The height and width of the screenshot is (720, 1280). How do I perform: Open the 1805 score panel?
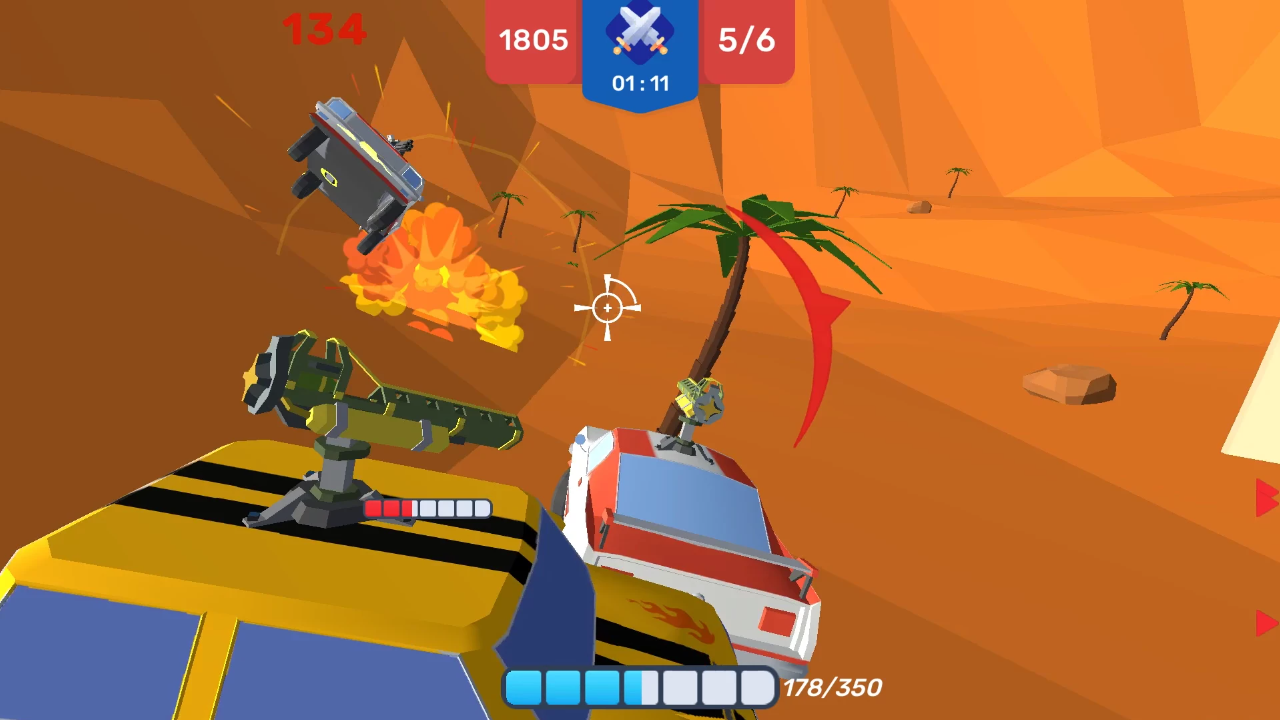[532, 40]
